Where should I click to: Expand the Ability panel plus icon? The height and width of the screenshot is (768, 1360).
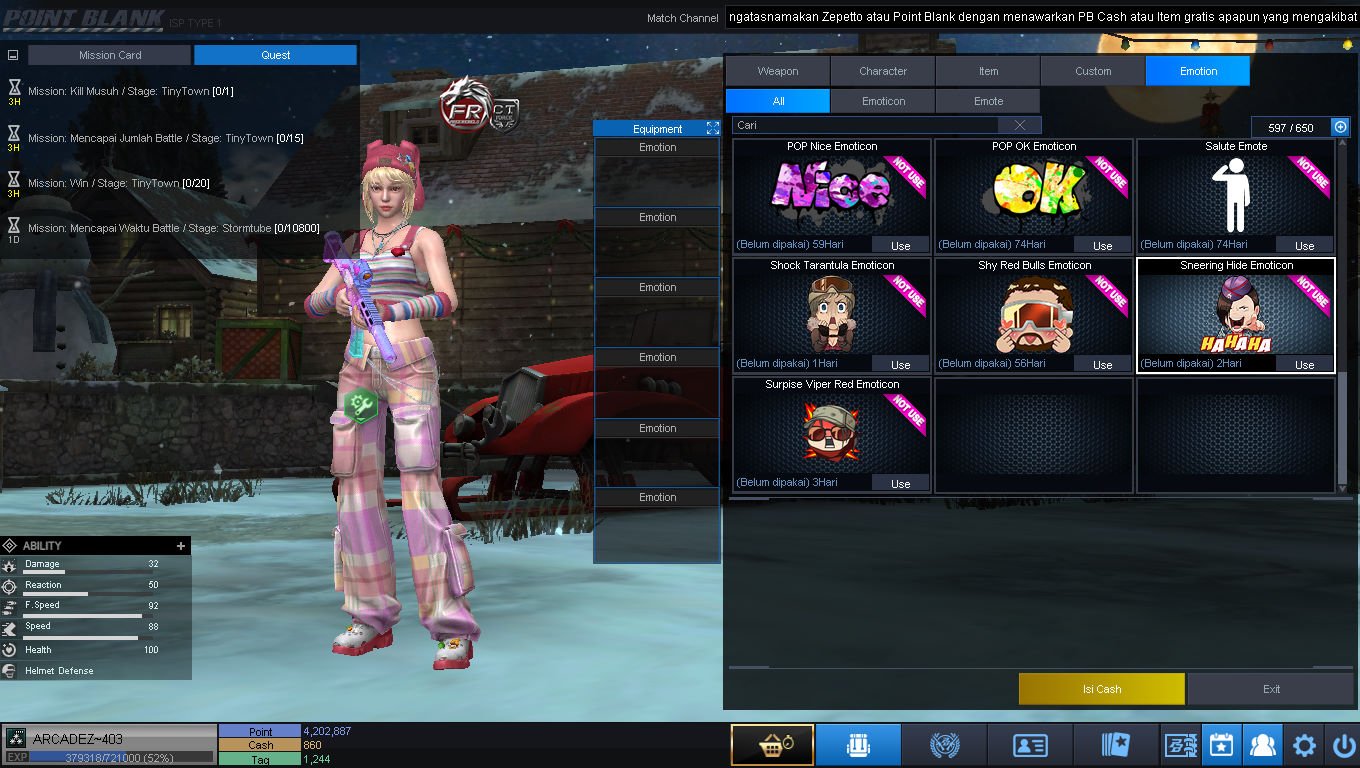point(181,546)
